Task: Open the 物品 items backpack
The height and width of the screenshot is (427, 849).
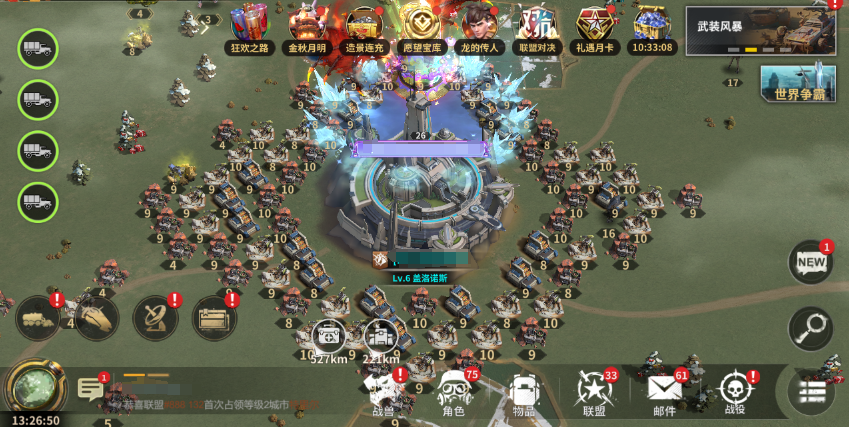Action: [x=523, y=392]
